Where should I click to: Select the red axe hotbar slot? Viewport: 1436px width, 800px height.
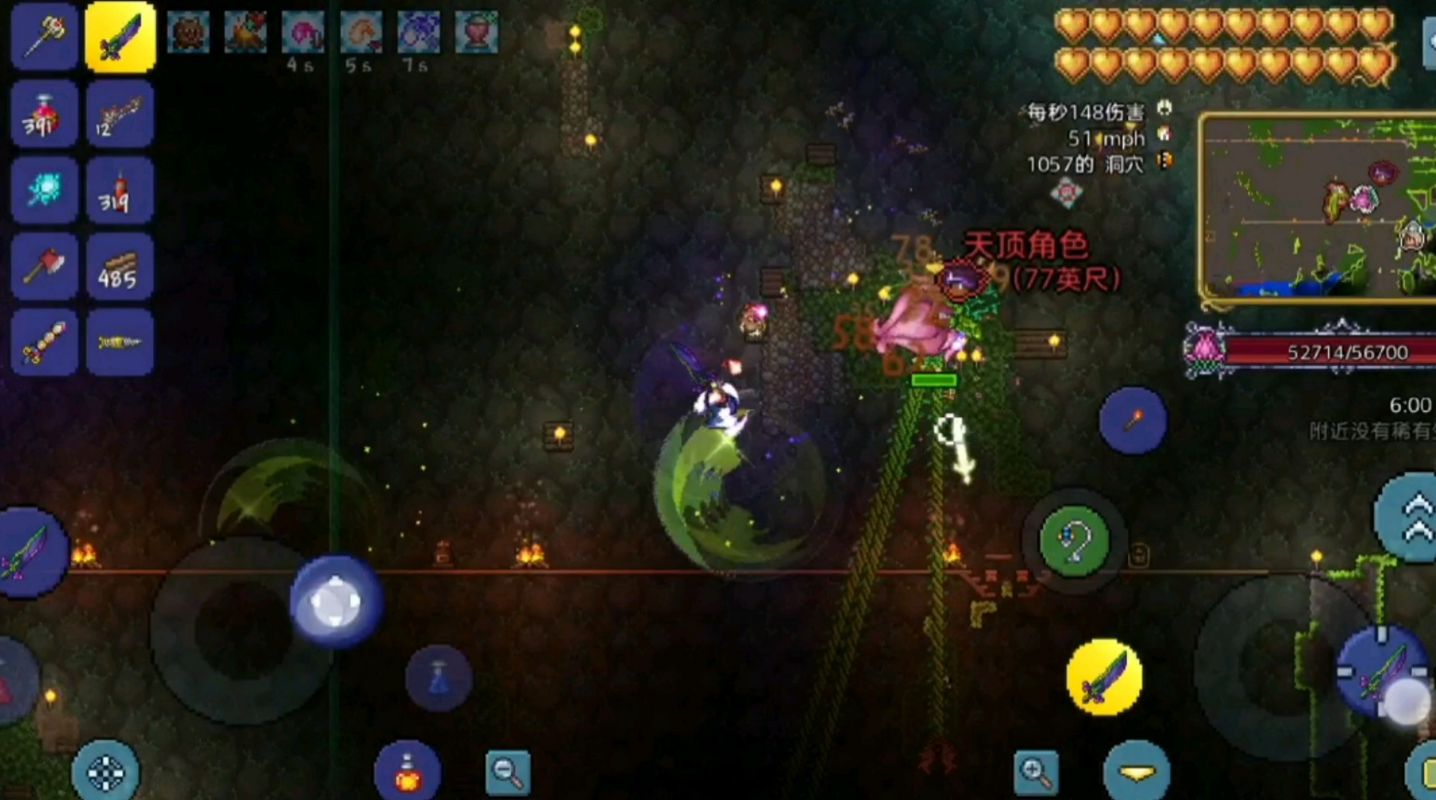(45, 266)
